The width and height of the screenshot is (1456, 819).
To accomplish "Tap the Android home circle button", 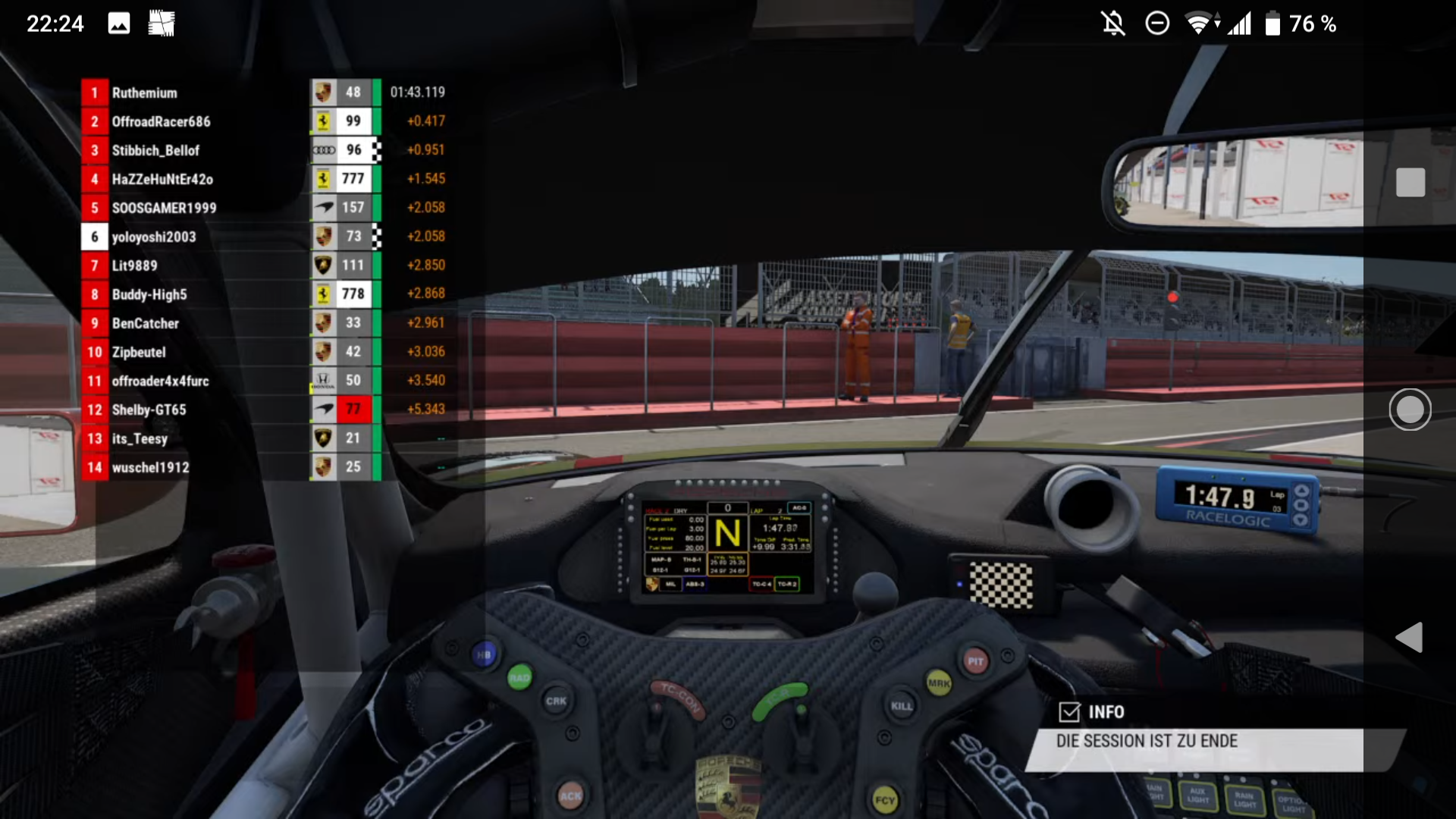I will click(x=1410, y=409).
